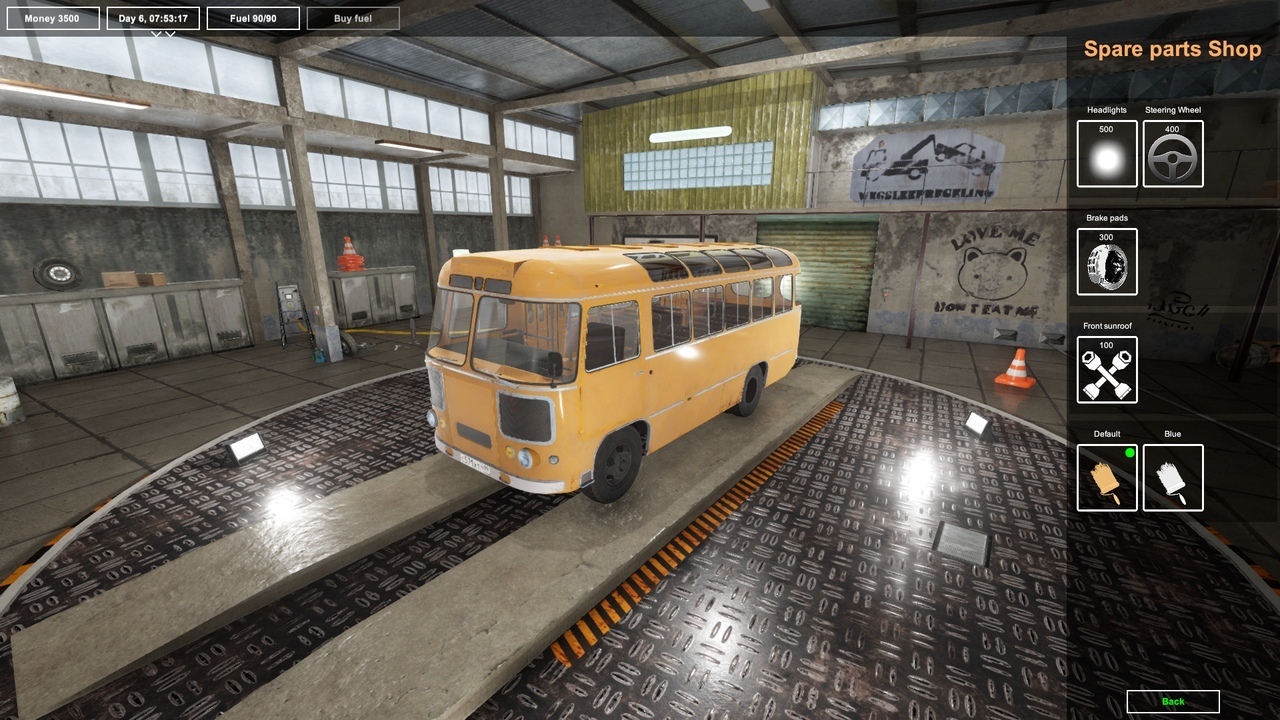Viewport: 1280px width, 720px height.
Task: Buy fuel from the top bar
Action: [x=353, y=18]
